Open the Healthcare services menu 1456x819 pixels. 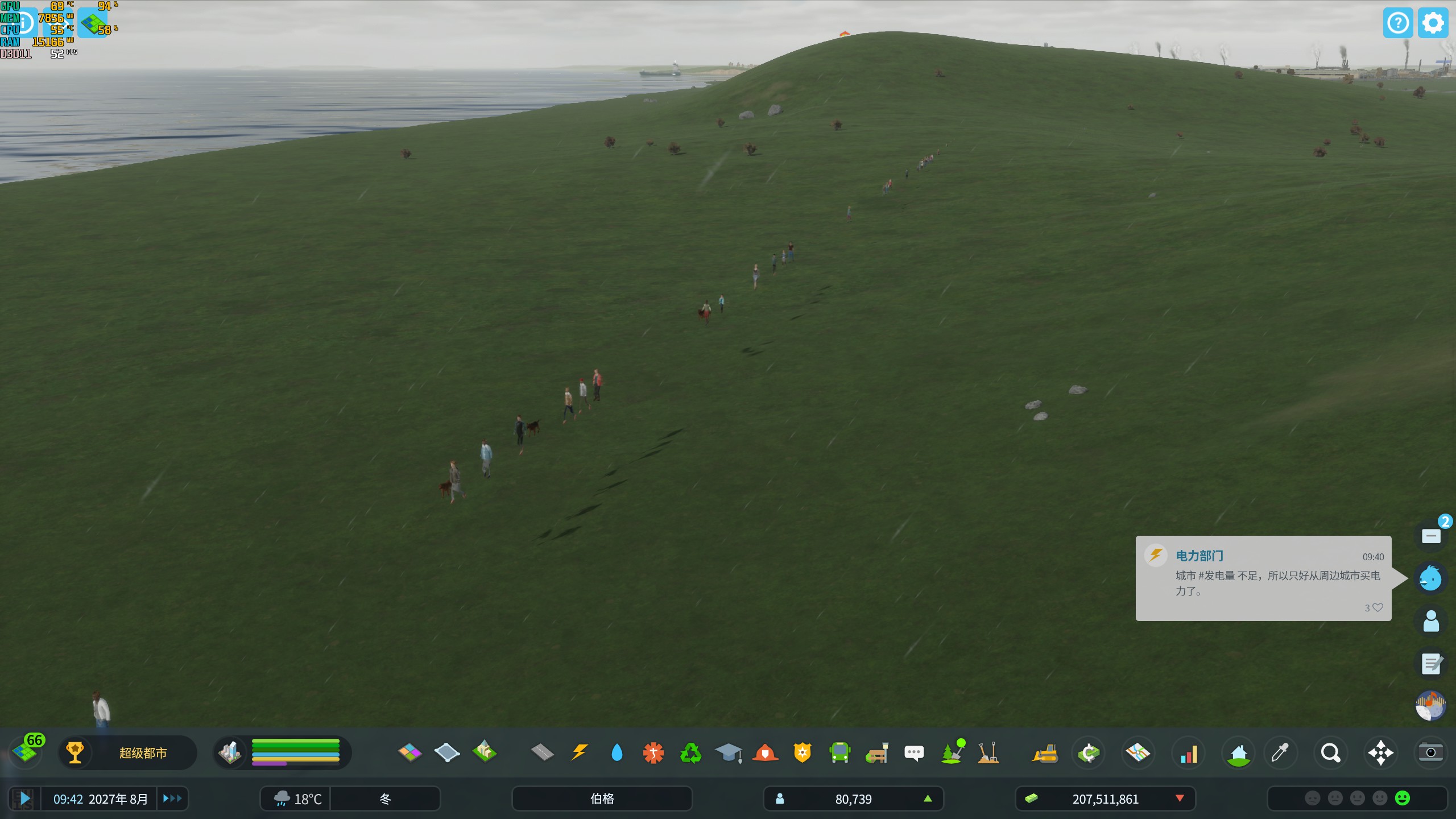(x=654, y=752)
